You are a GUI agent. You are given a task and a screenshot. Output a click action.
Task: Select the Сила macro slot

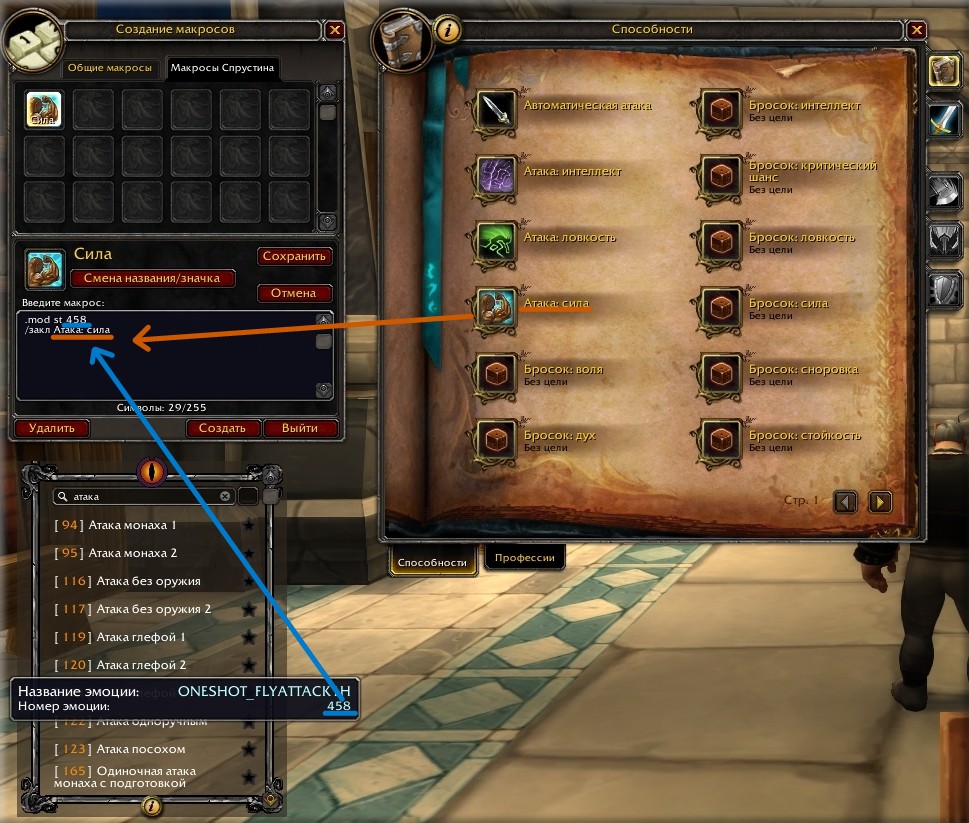(x=44, y=109)
